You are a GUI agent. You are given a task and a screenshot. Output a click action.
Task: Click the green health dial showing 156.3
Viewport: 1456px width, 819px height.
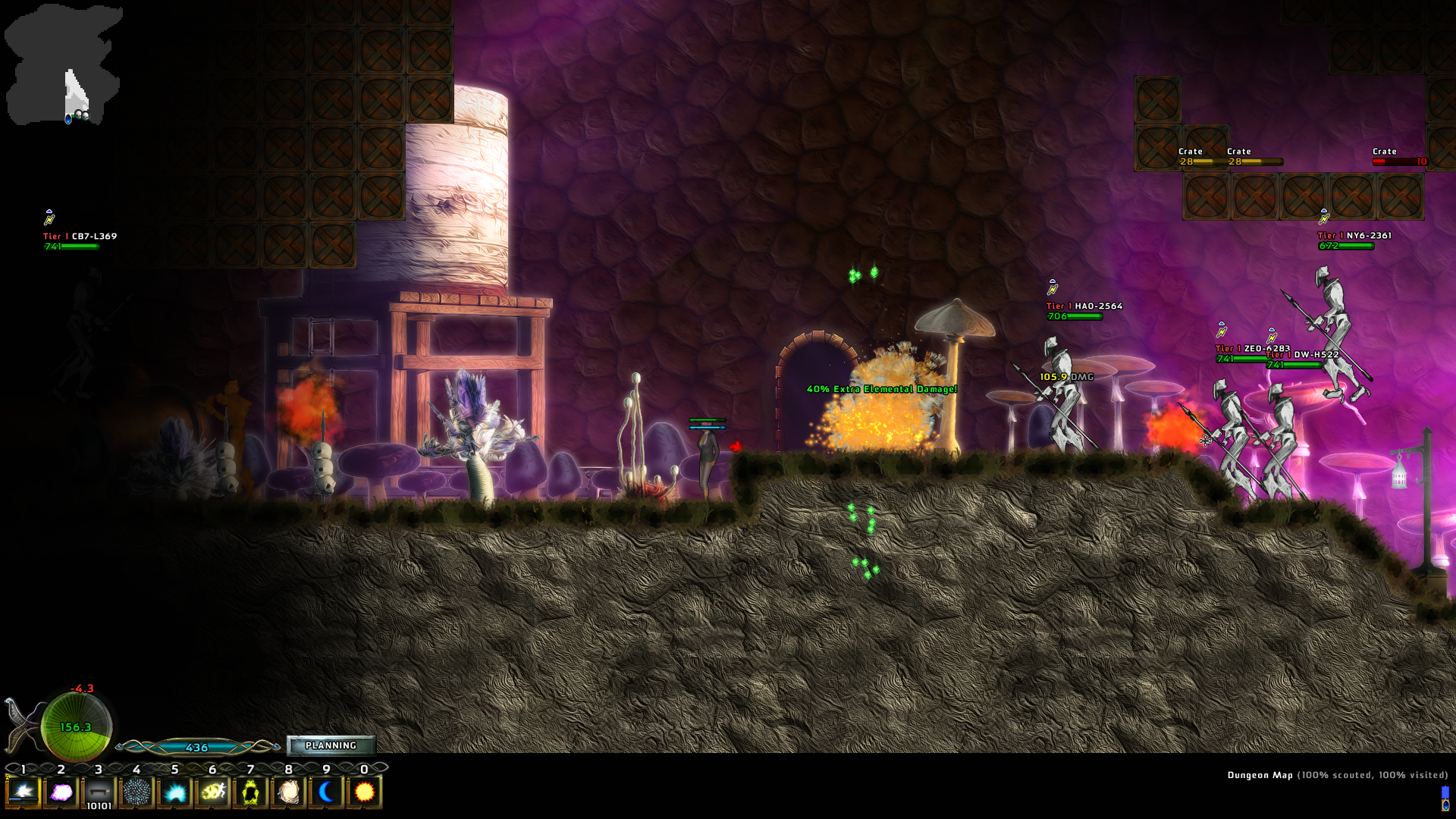[x=76, y=726]
